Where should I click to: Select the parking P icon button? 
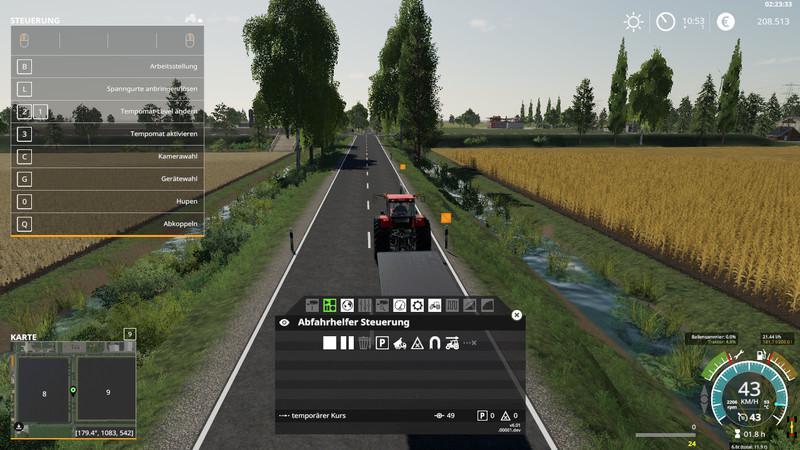[381, 343]
